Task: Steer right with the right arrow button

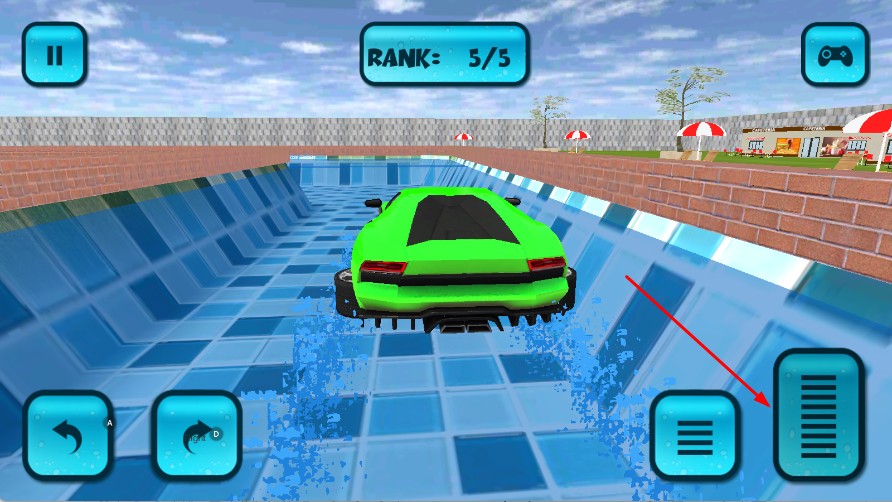Action: 197,434
